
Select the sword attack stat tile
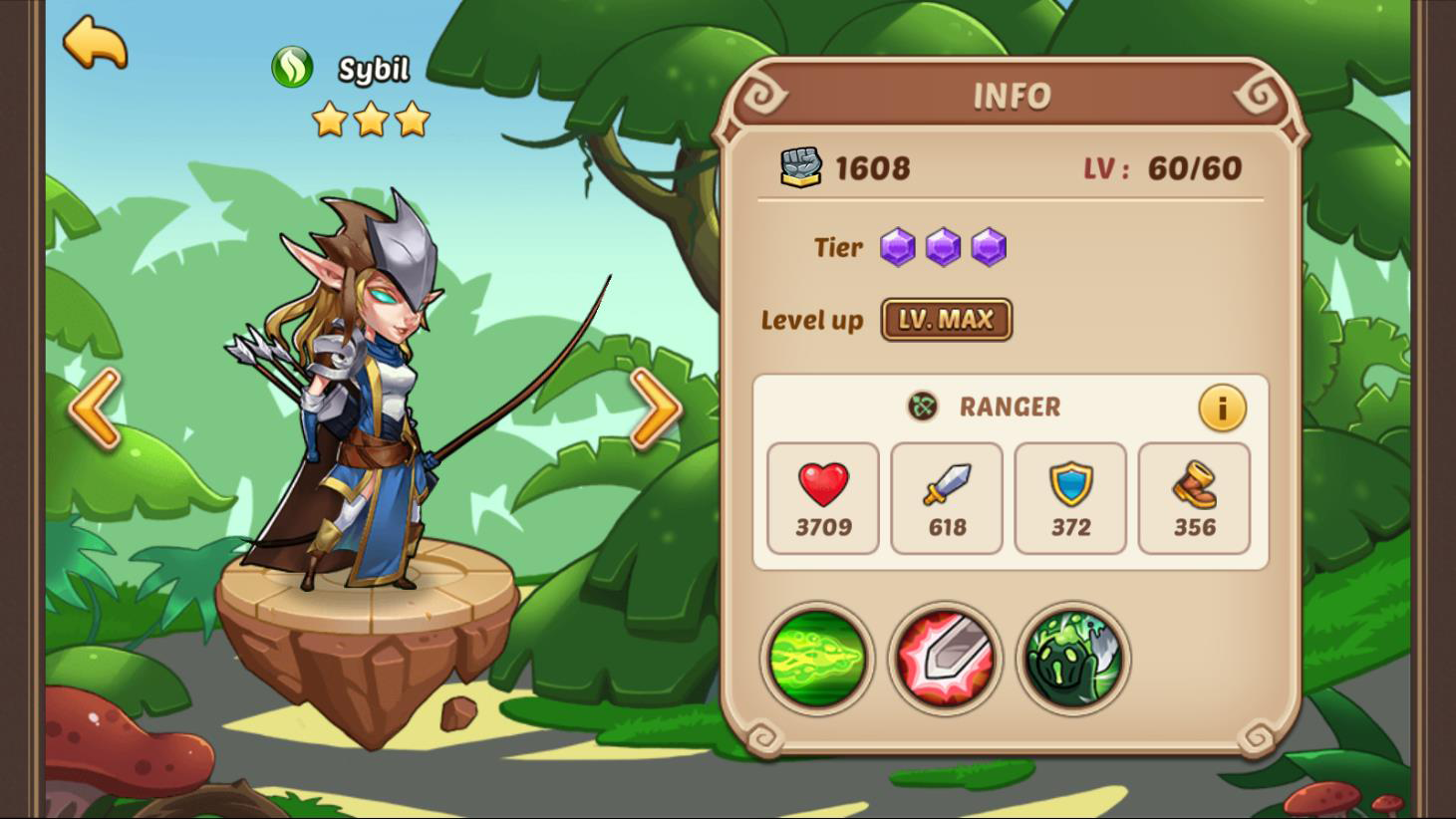tap(947, 498)
